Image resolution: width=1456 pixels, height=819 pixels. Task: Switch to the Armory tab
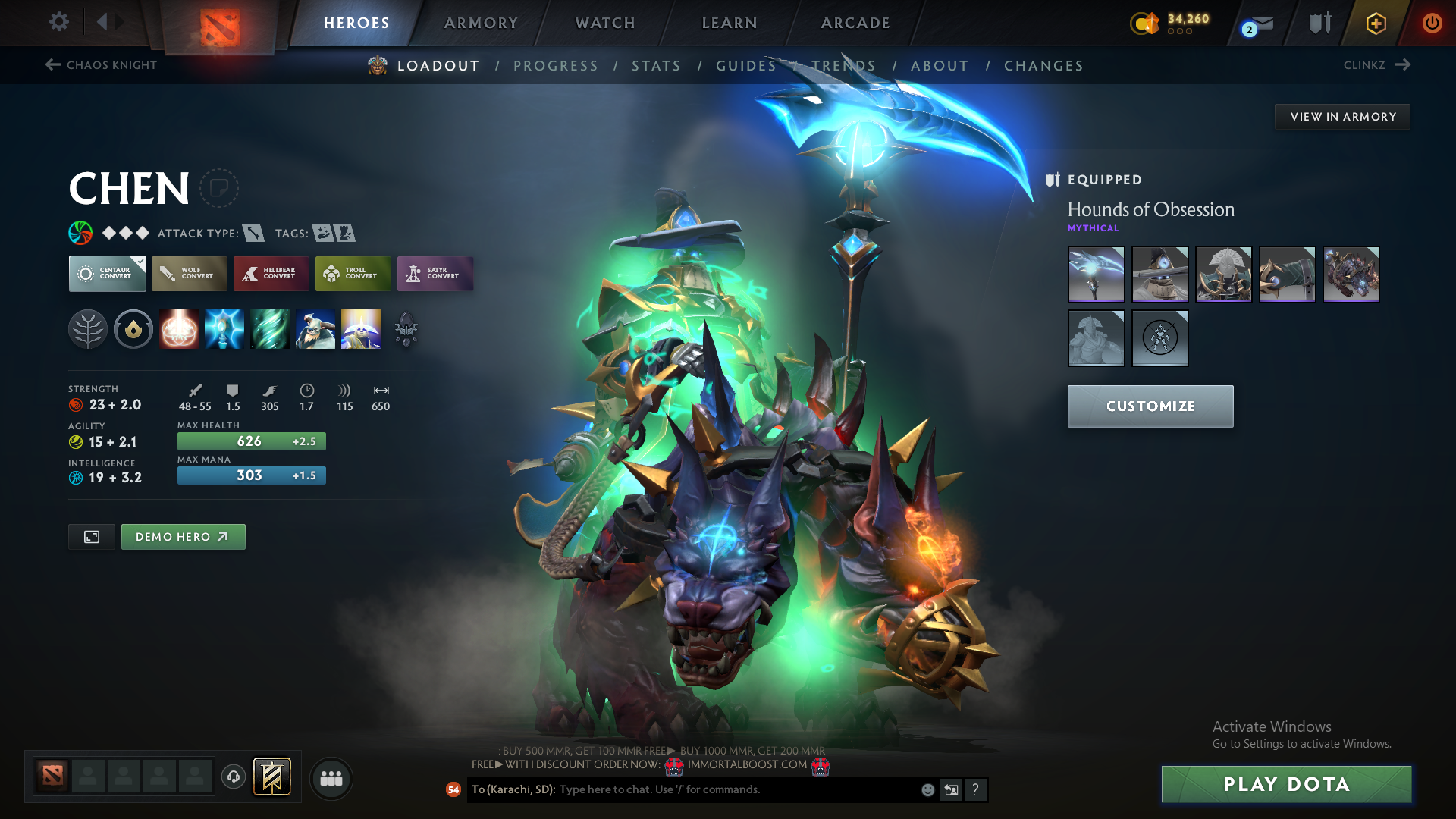tap(481, 23)
